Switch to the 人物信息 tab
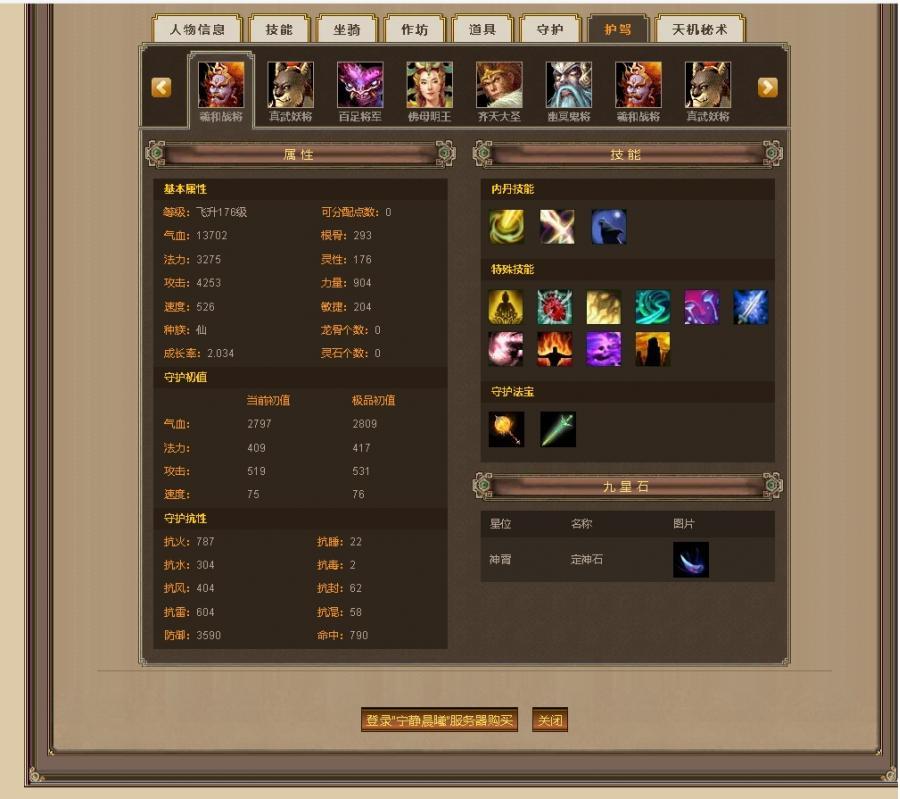Image resolution: width=900 pixels, height=799 pixels. pyautogui.click(x=197, y=30)
